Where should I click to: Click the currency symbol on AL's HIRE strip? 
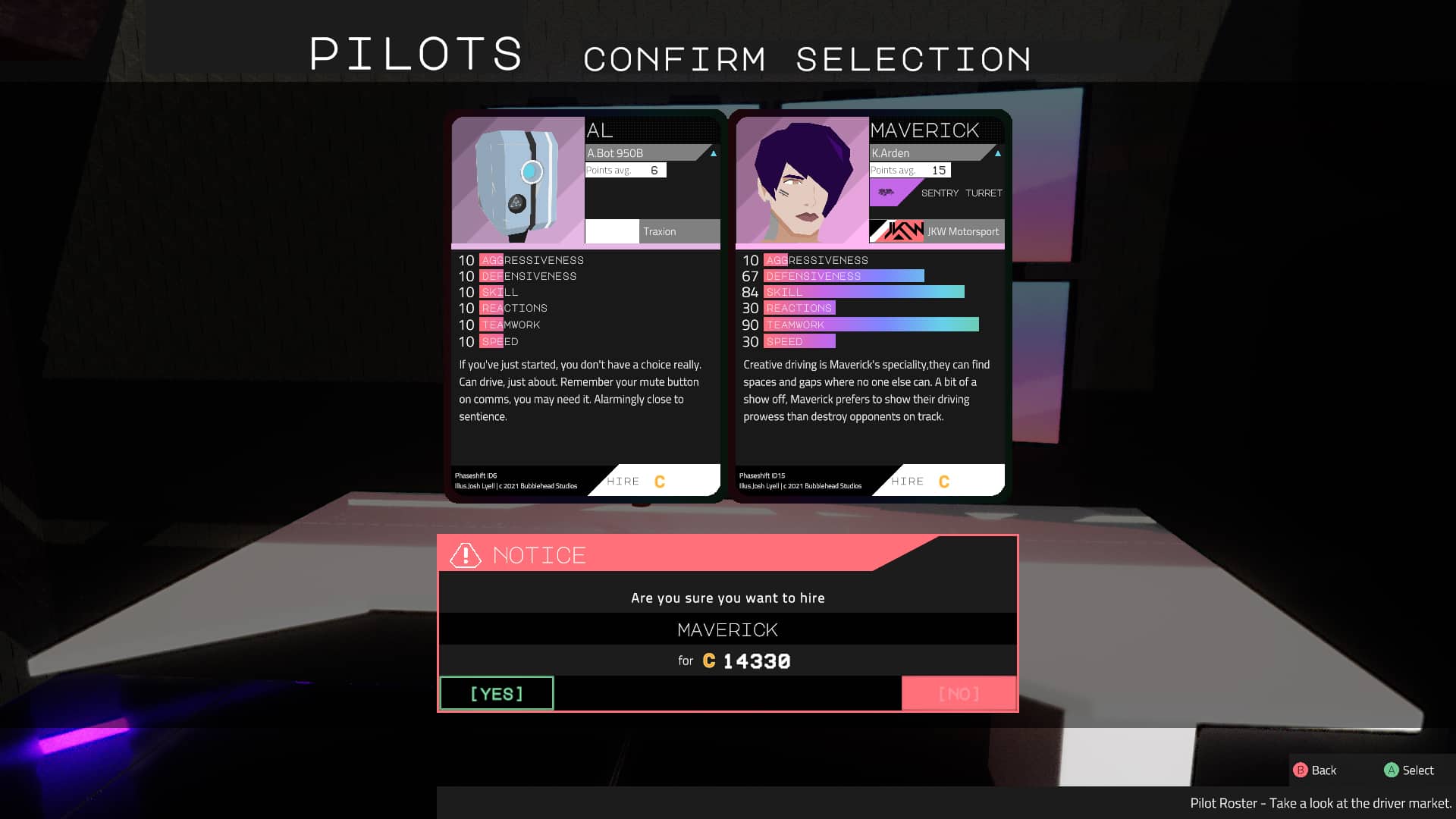[x=658, y=481]
